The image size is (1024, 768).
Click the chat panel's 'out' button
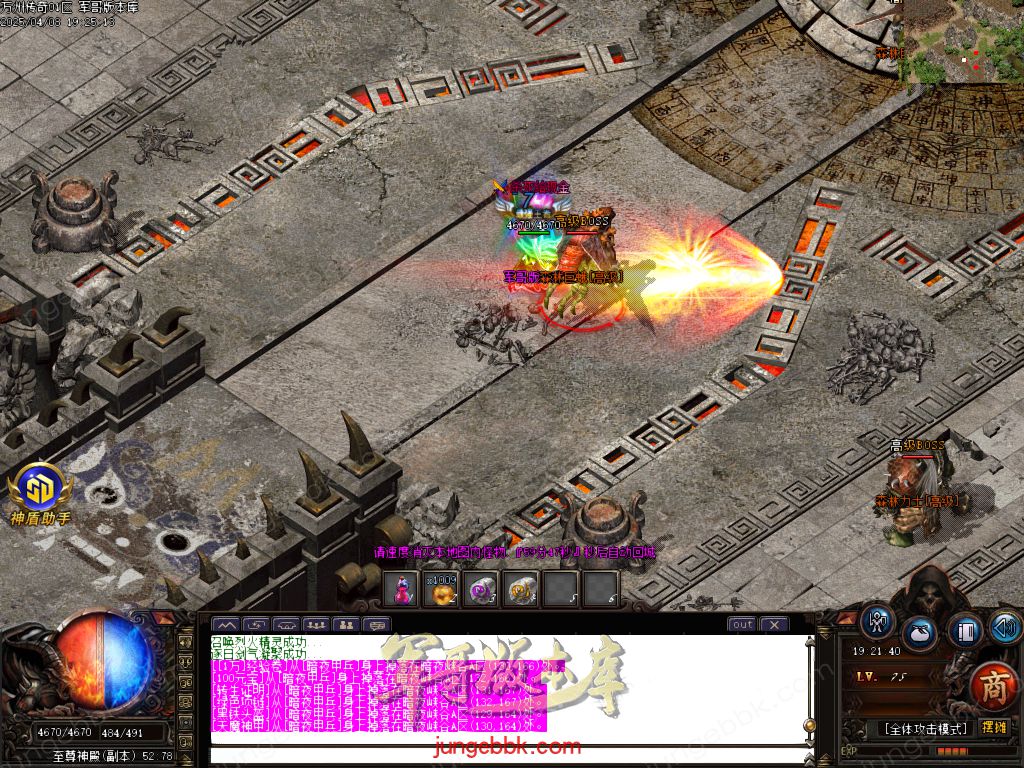[742, 624]
